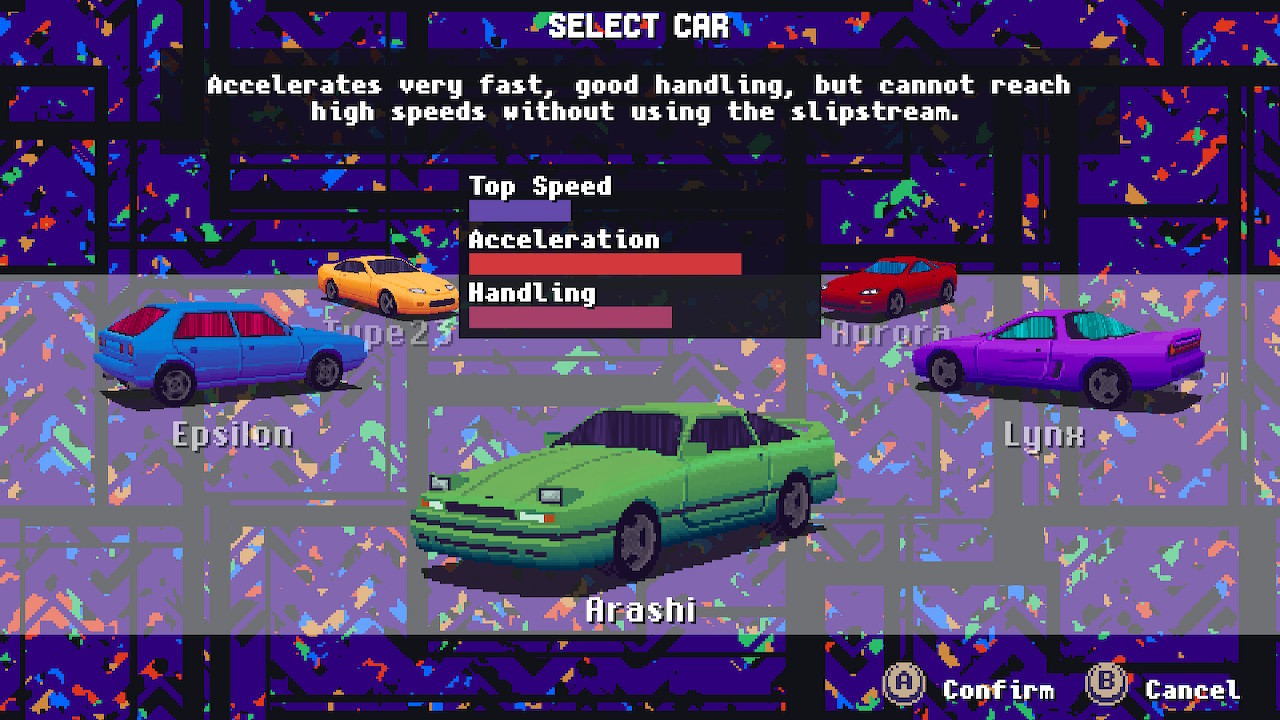This screenshot has width=1280, height=720.
Task: Click the Lynx name label
Action: pyautogui.click(x=1044, y=434)
